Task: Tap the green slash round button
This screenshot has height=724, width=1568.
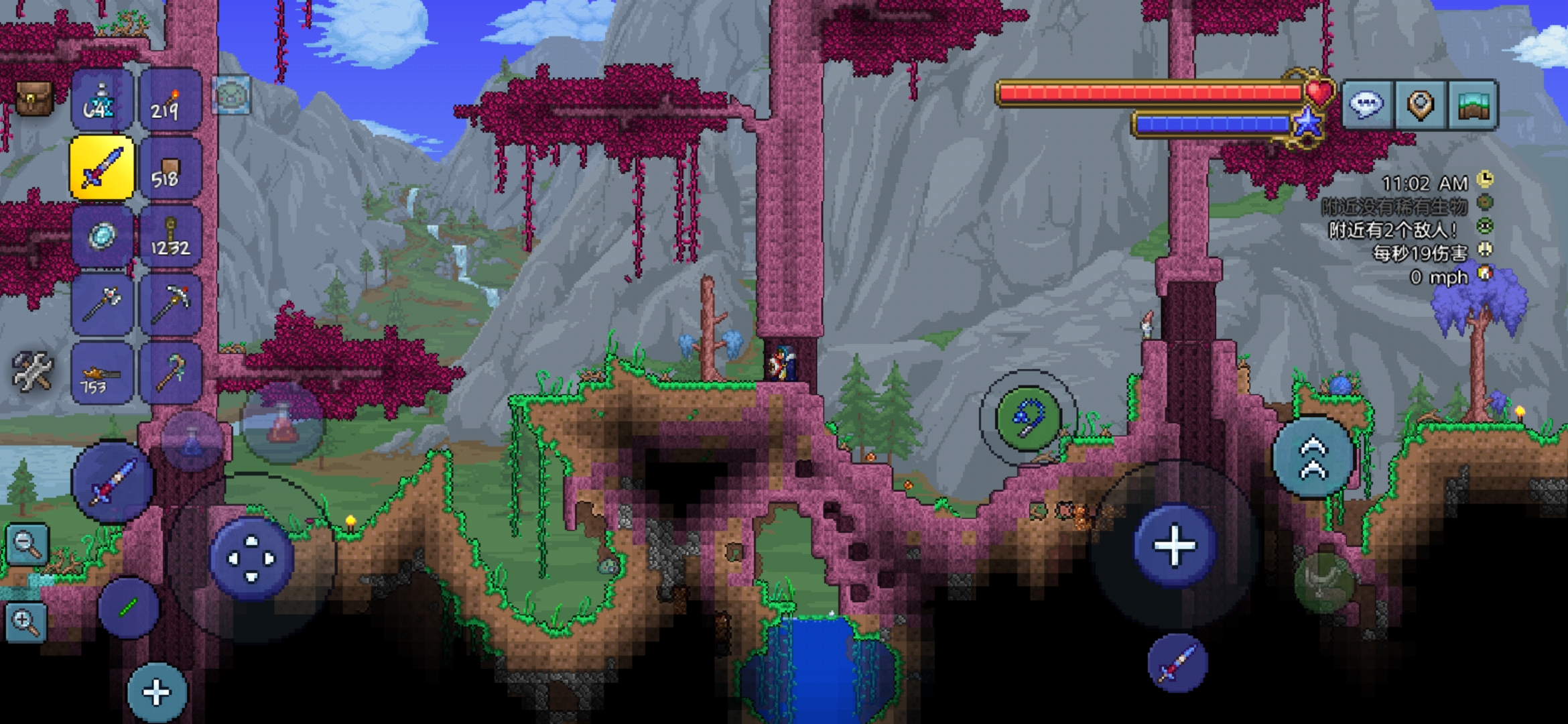Action: (x=128, y=607)
